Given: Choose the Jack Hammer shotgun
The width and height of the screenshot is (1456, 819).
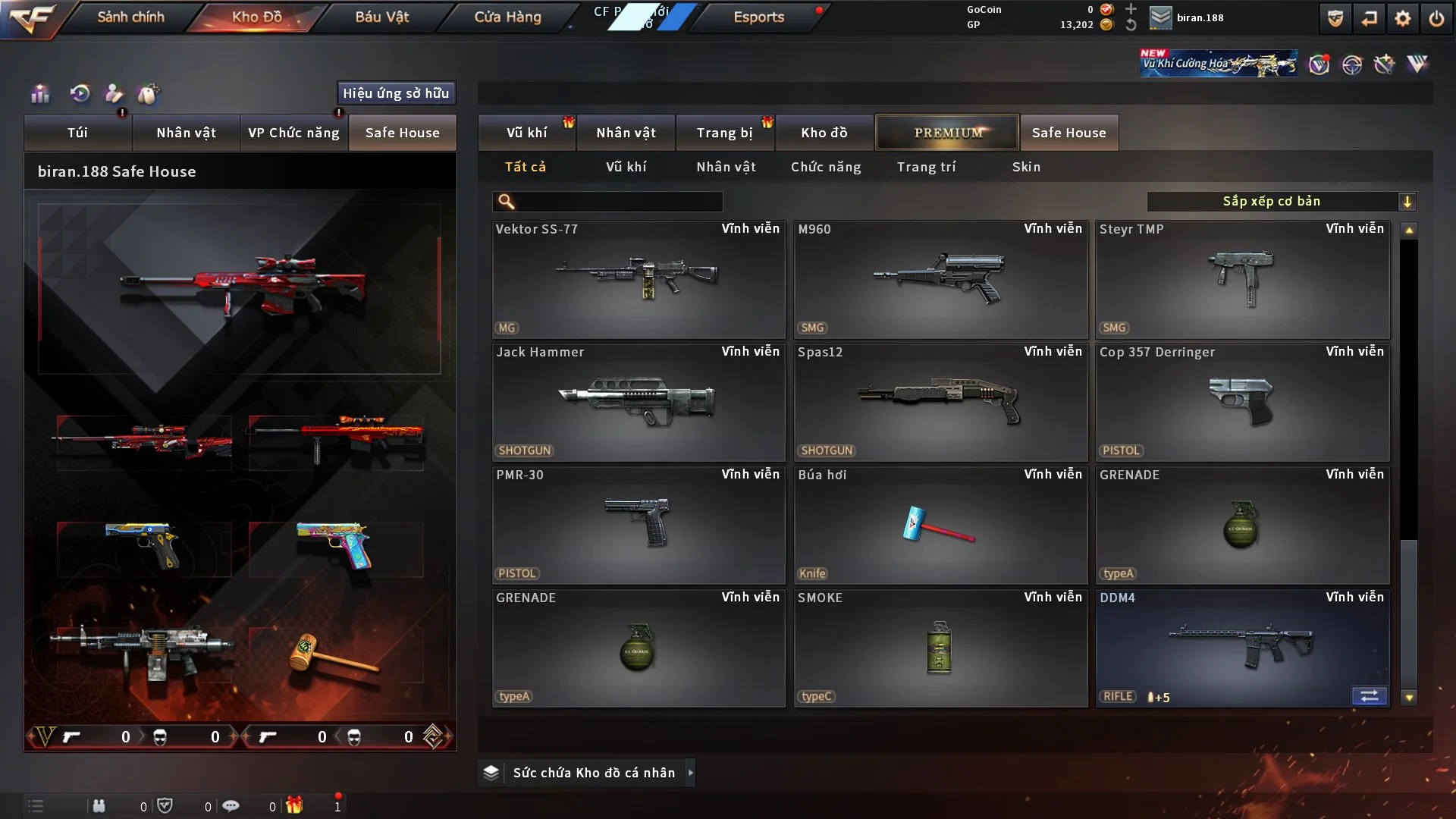Looking at the screenshot, I should click(x=638, y=402).
